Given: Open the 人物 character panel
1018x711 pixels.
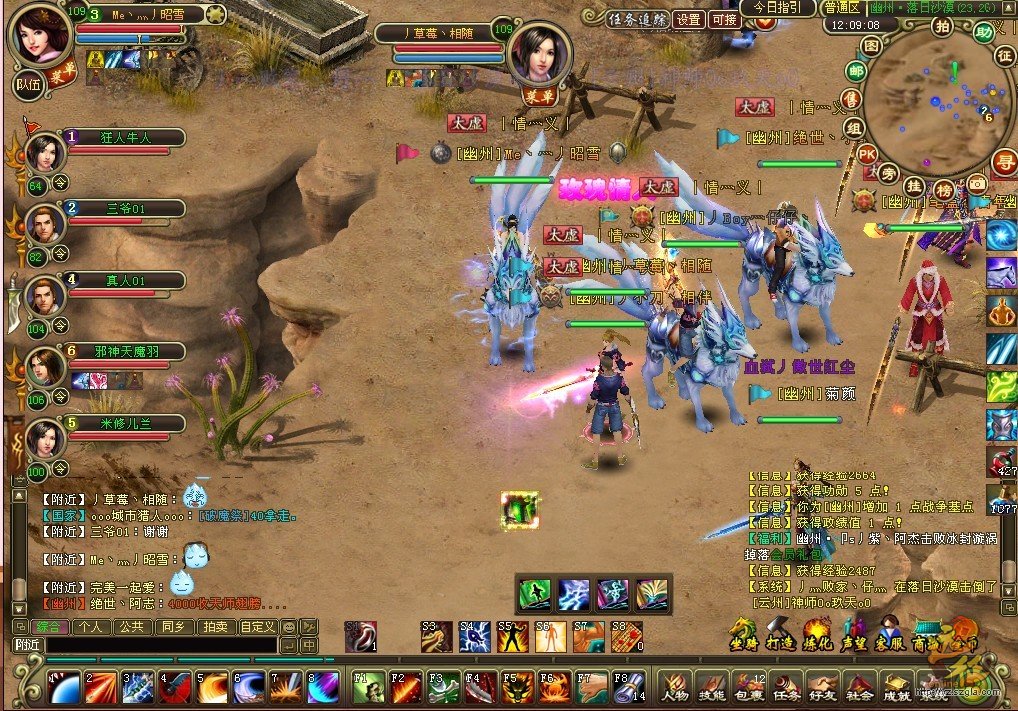Looking at the screenshot, I should pyautogui.click(x=675, y=688).
